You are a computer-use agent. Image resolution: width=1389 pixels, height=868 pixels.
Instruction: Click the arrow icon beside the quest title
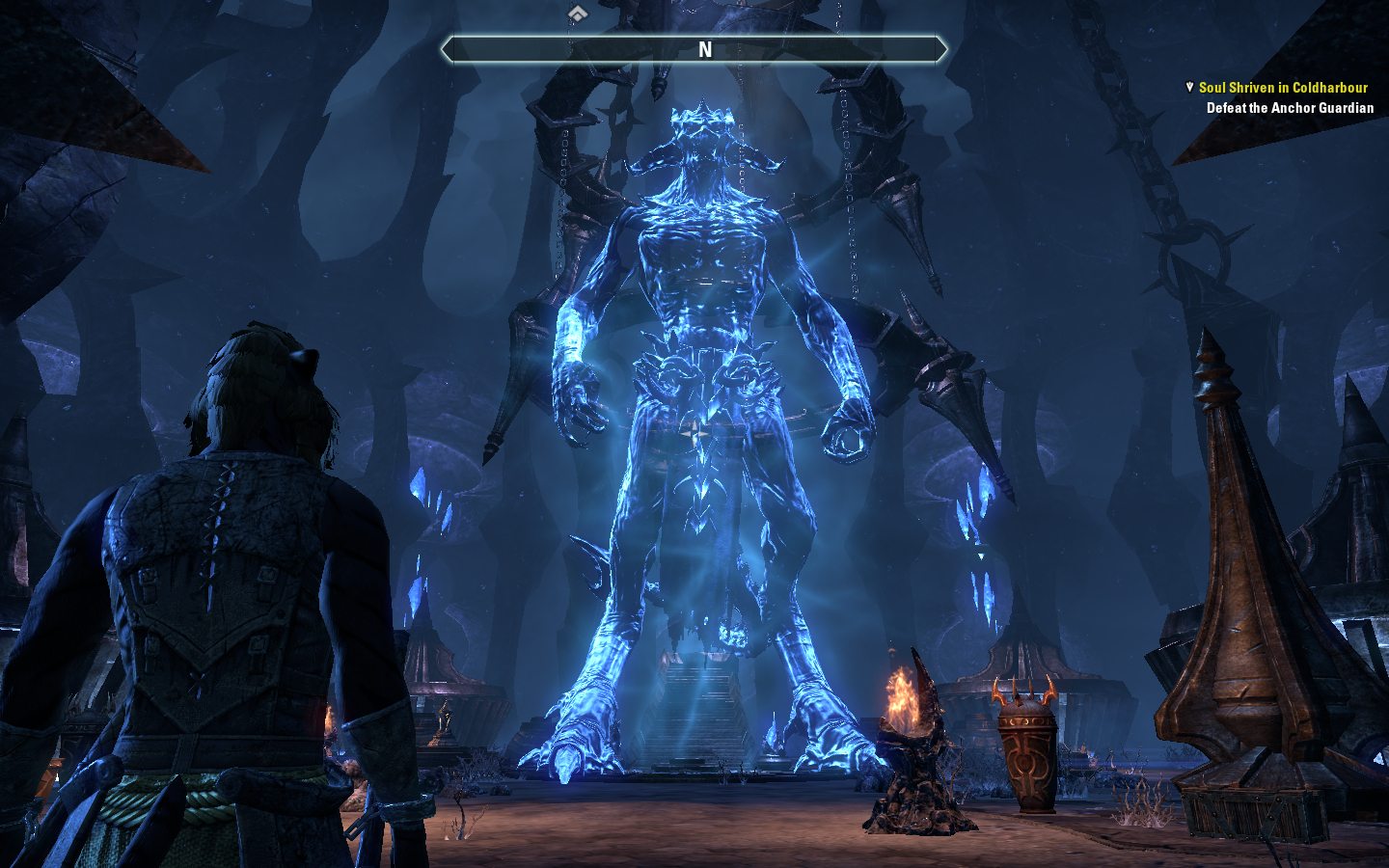click(1189, 88)
